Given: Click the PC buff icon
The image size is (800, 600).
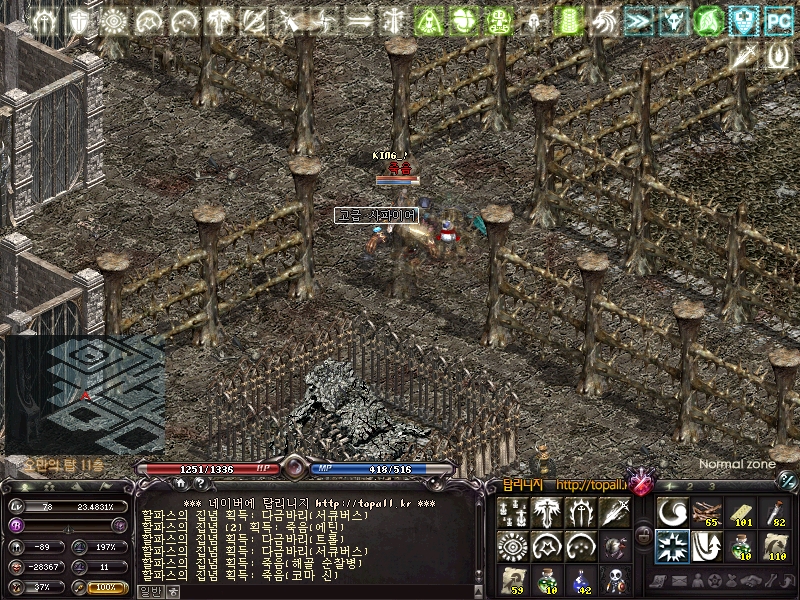Looking at the screenshot, I should (778, 19).
